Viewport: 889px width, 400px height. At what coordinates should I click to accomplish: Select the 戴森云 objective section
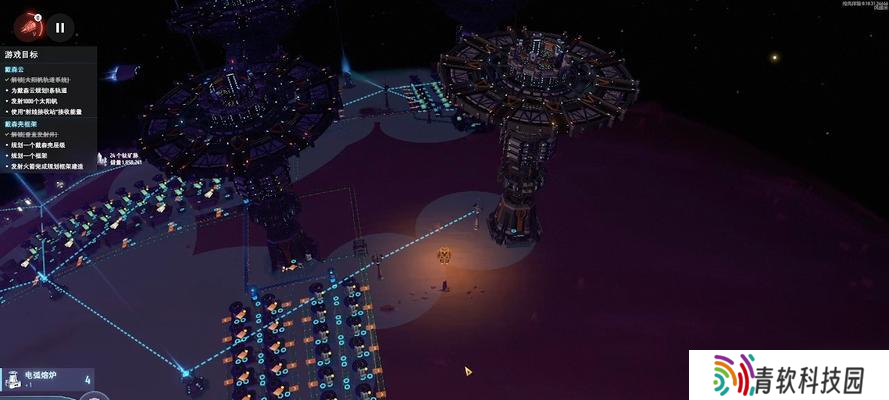click(x=15, y=71)
